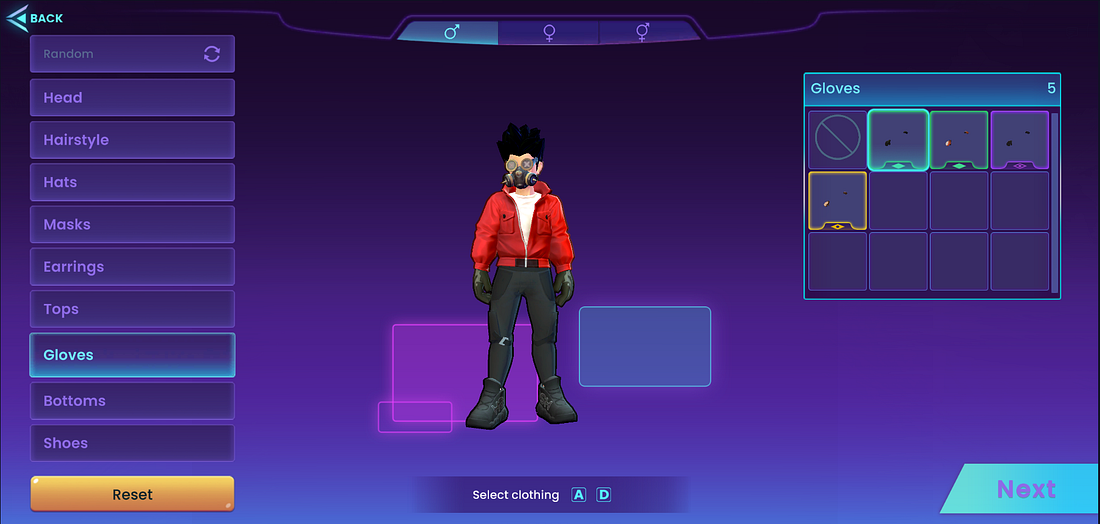The height and width of the screenshot is (524, 1100).
Task: Go back using the BACK button
Action: (36, 18)
